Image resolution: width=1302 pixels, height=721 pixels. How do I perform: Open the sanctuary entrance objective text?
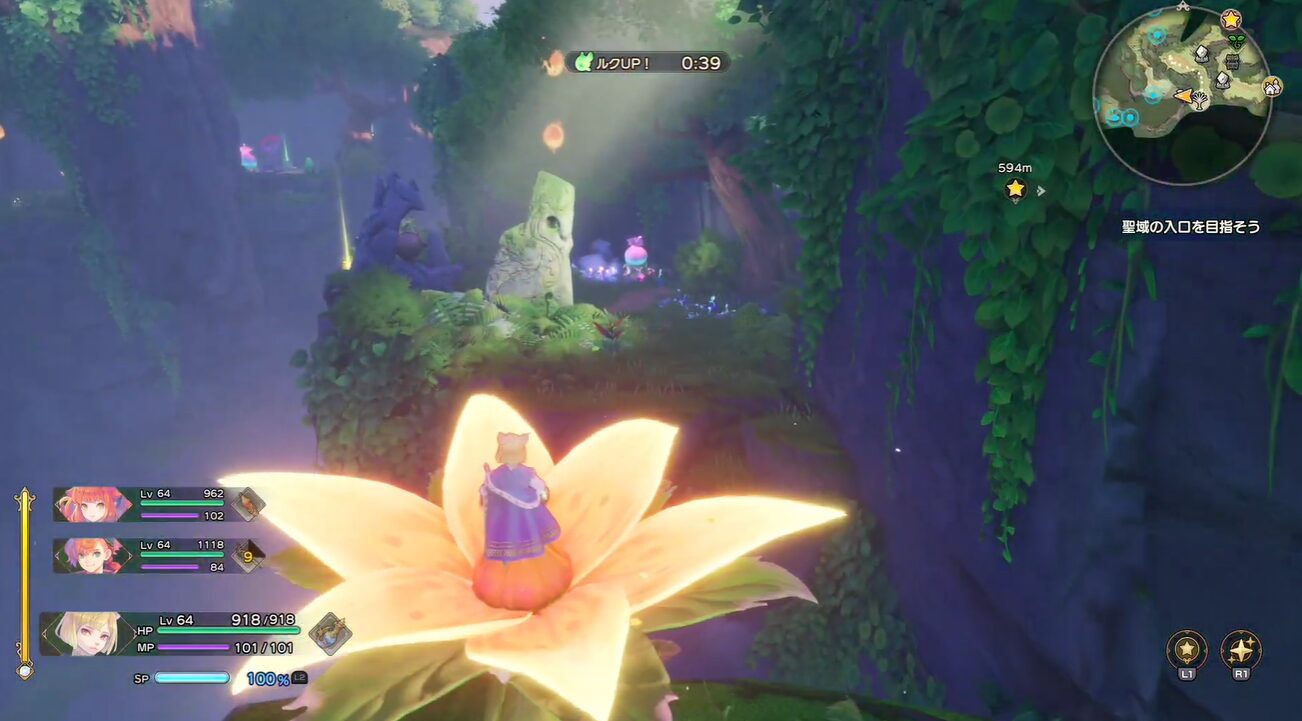[x=1190, y=227]
